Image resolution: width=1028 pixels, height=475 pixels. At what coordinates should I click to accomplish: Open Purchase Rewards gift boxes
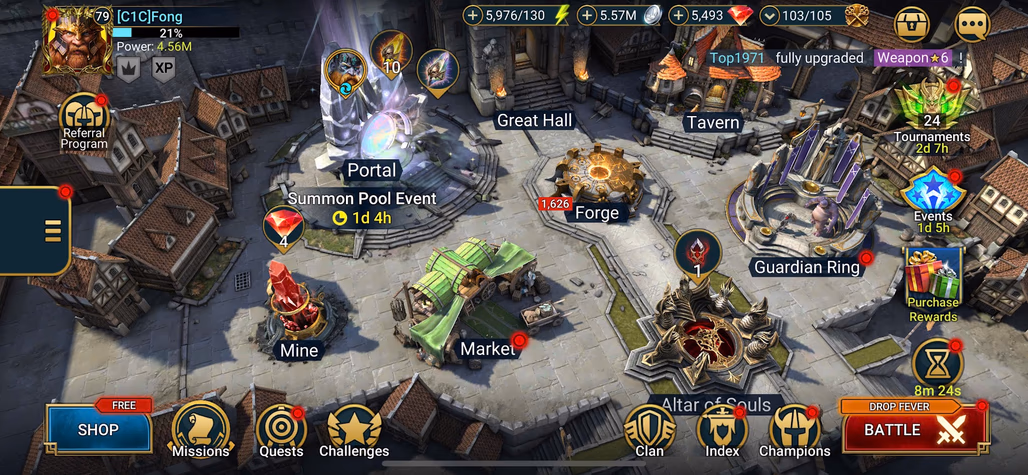(933, 280)
